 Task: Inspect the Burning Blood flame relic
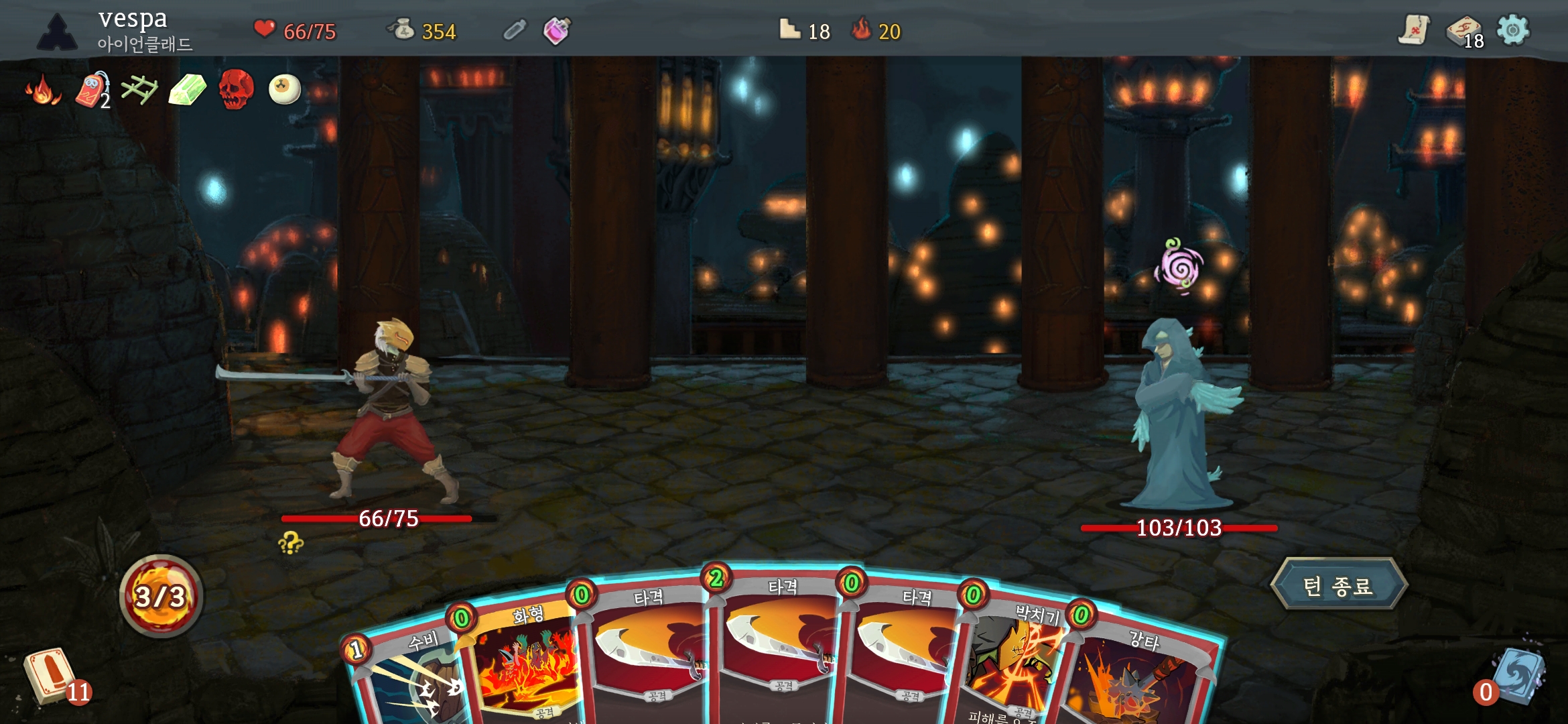click(43, 90)
